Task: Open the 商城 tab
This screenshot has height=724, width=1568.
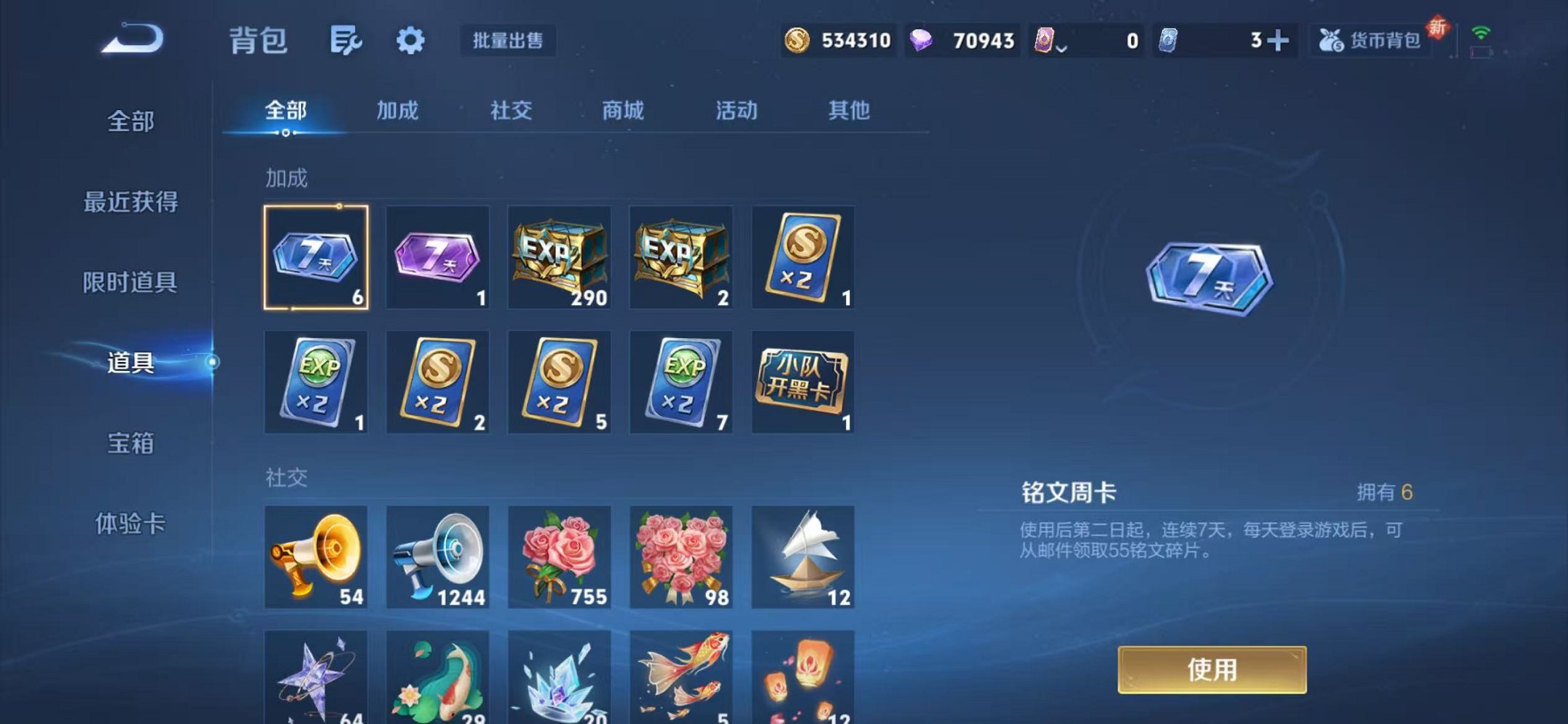Action: tap(623, 111)
